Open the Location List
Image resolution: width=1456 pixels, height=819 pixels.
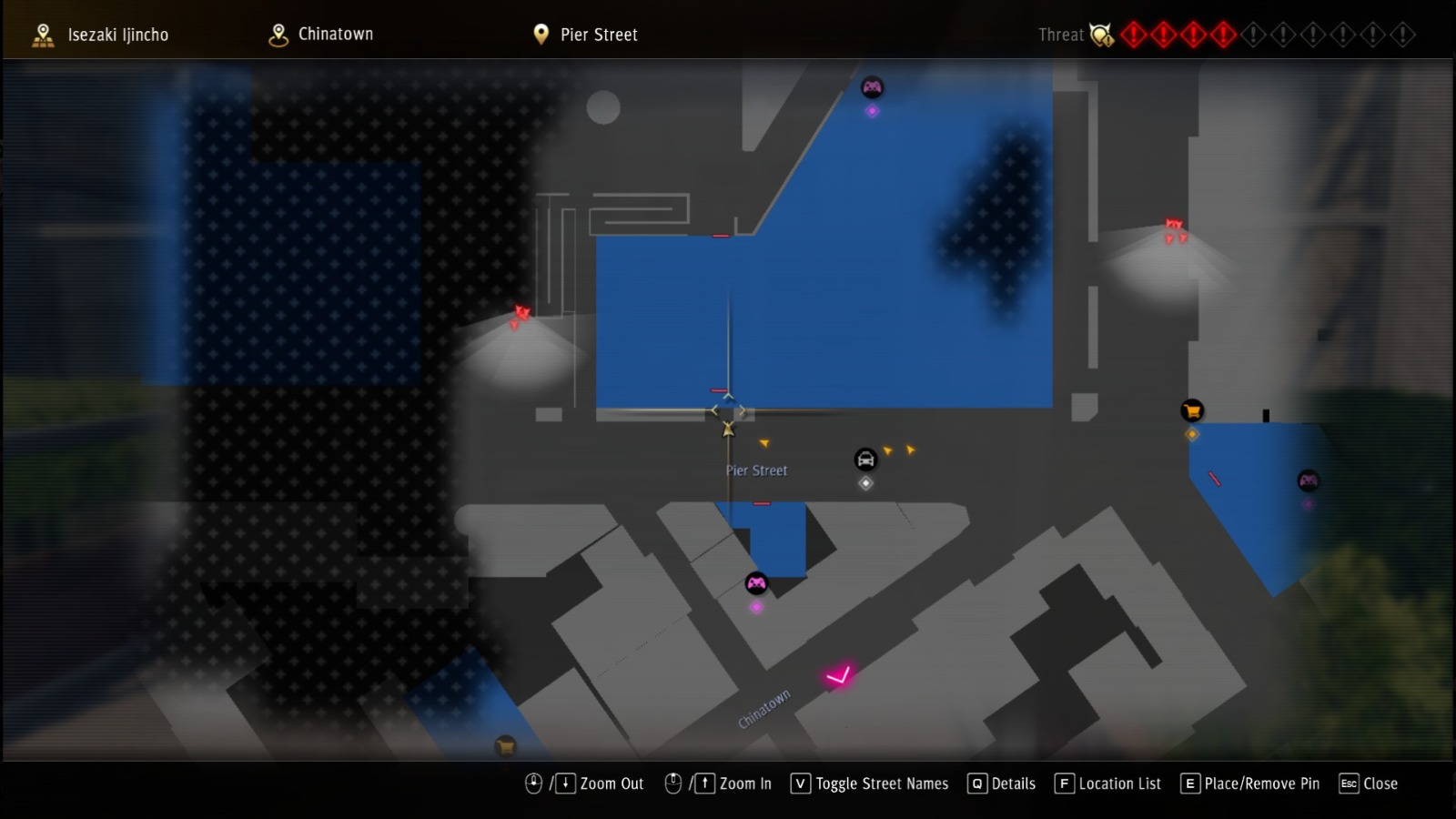click(x=1108, y=784)
